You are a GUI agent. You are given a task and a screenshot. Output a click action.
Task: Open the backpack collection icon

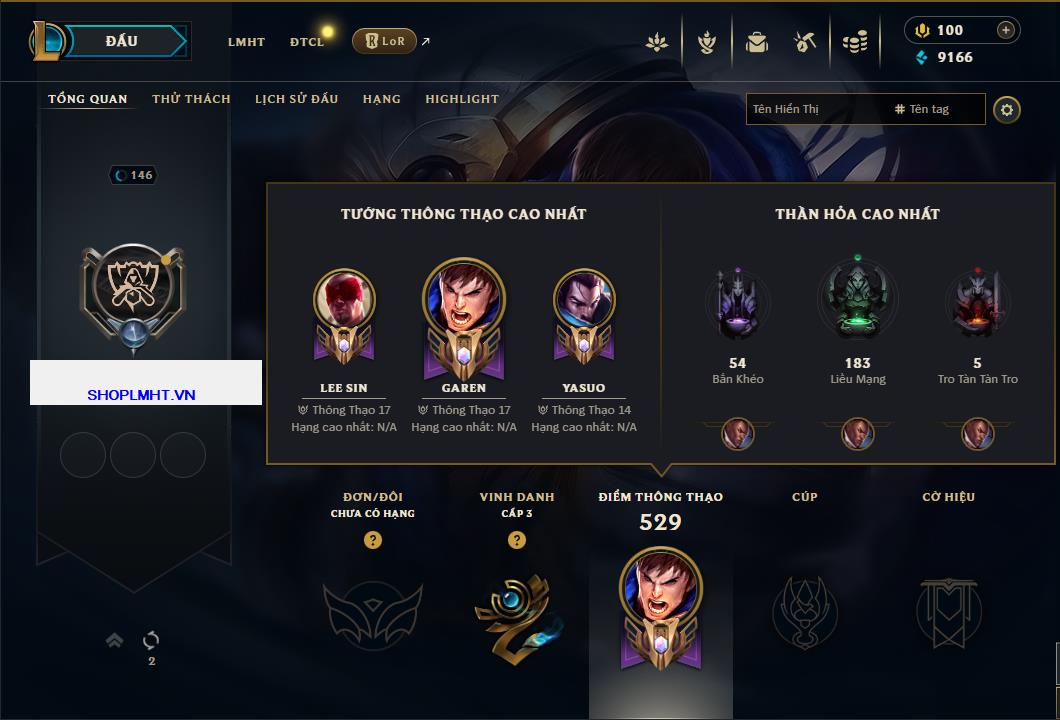point(757,42)
